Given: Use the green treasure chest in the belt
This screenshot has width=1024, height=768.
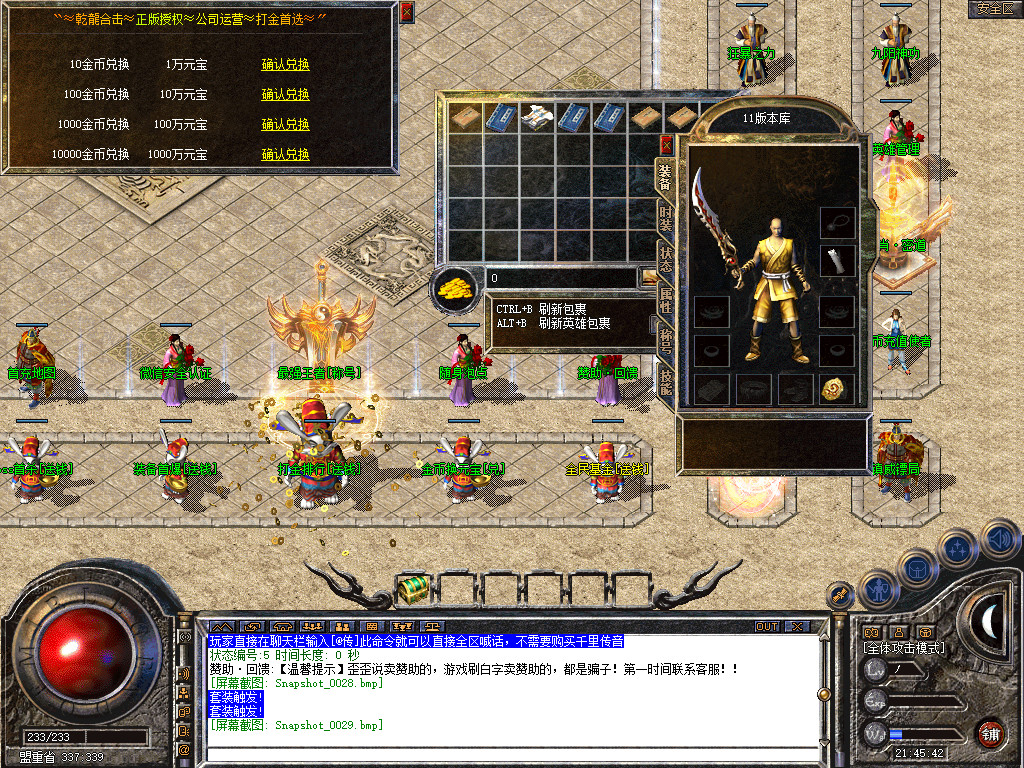Looking at the screenshot, I should click(x=413, y=590).
